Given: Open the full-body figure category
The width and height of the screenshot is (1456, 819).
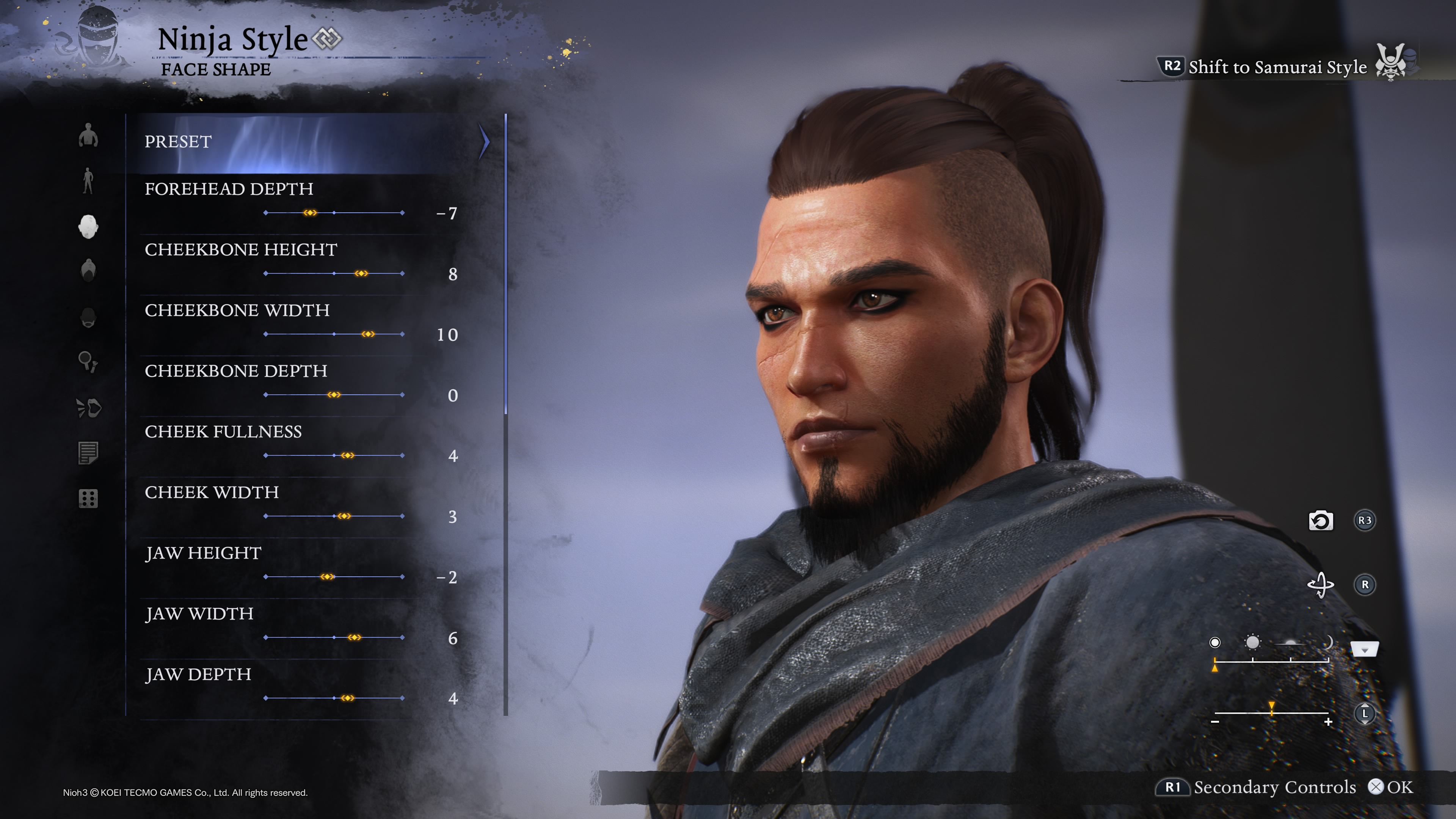Looking at the screenshot, I should (x=88, y=181).
